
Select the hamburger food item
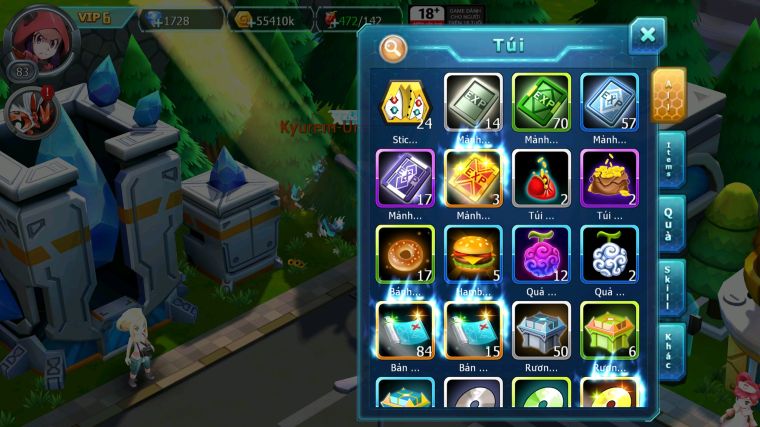pyautogui.click(x=473, y=254)
